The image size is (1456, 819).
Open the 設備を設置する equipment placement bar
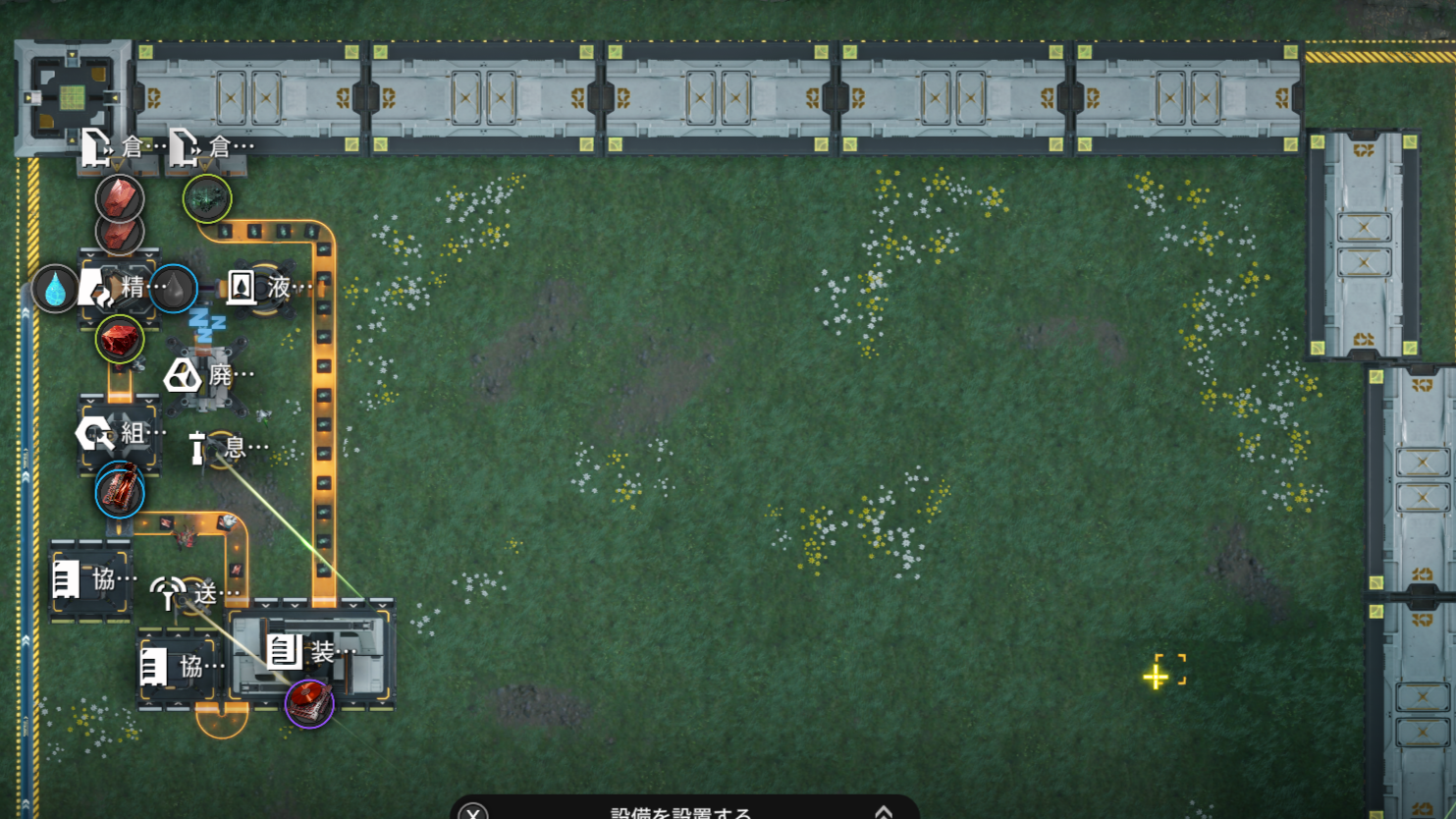[680, 812]
